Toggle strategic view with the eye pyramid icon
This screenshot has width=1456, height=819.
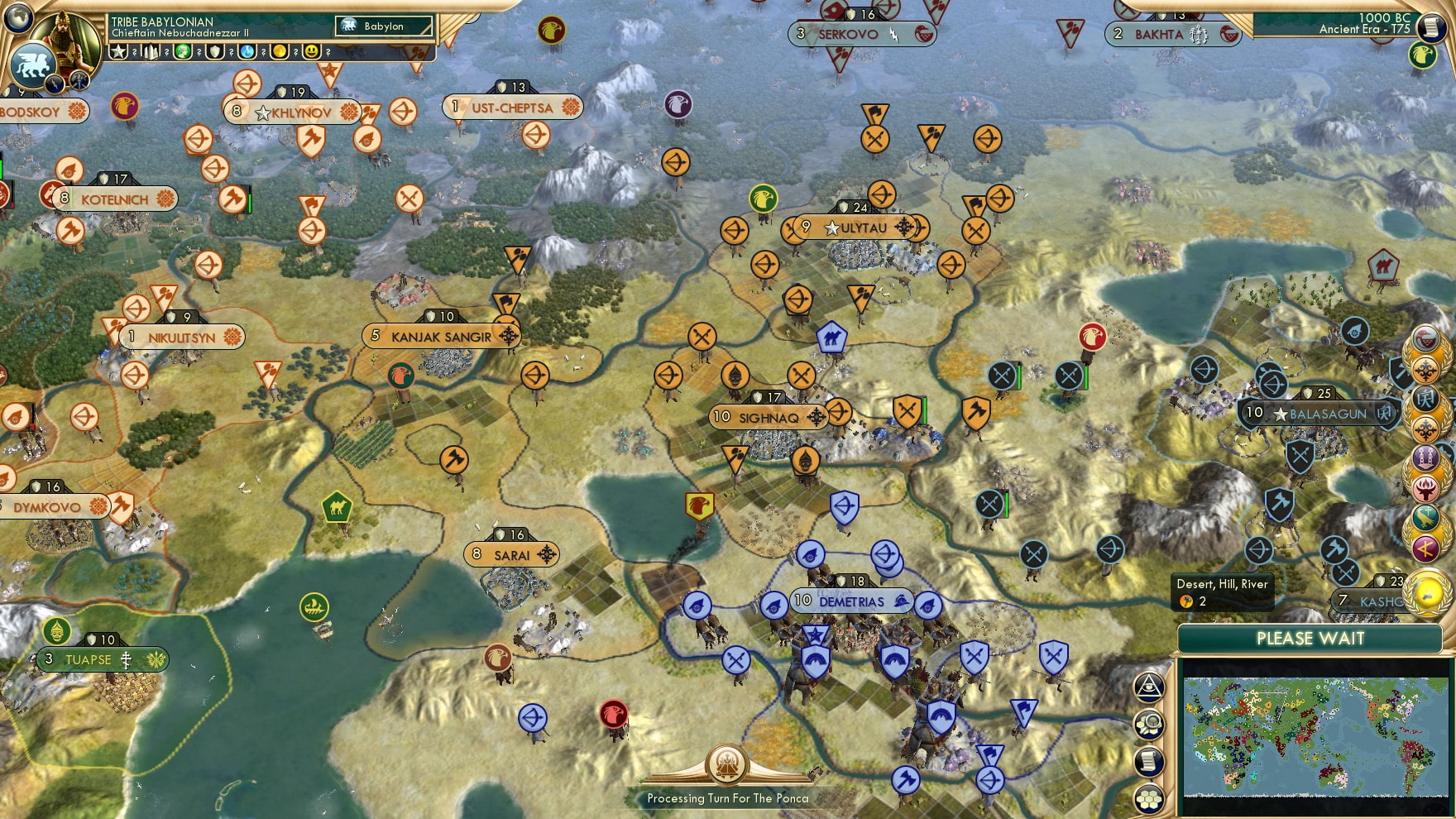(x=1149, y=686)
